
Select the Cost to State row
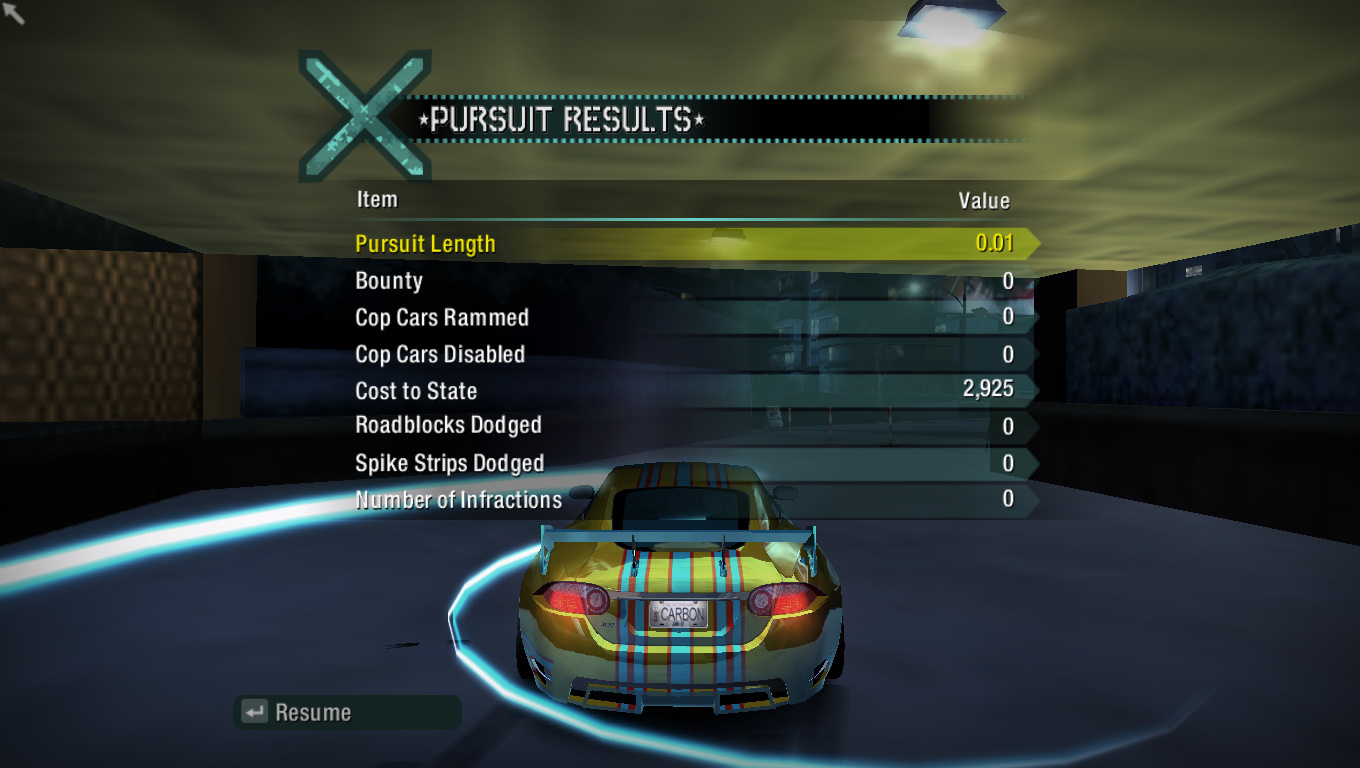[x=690, y=391]
